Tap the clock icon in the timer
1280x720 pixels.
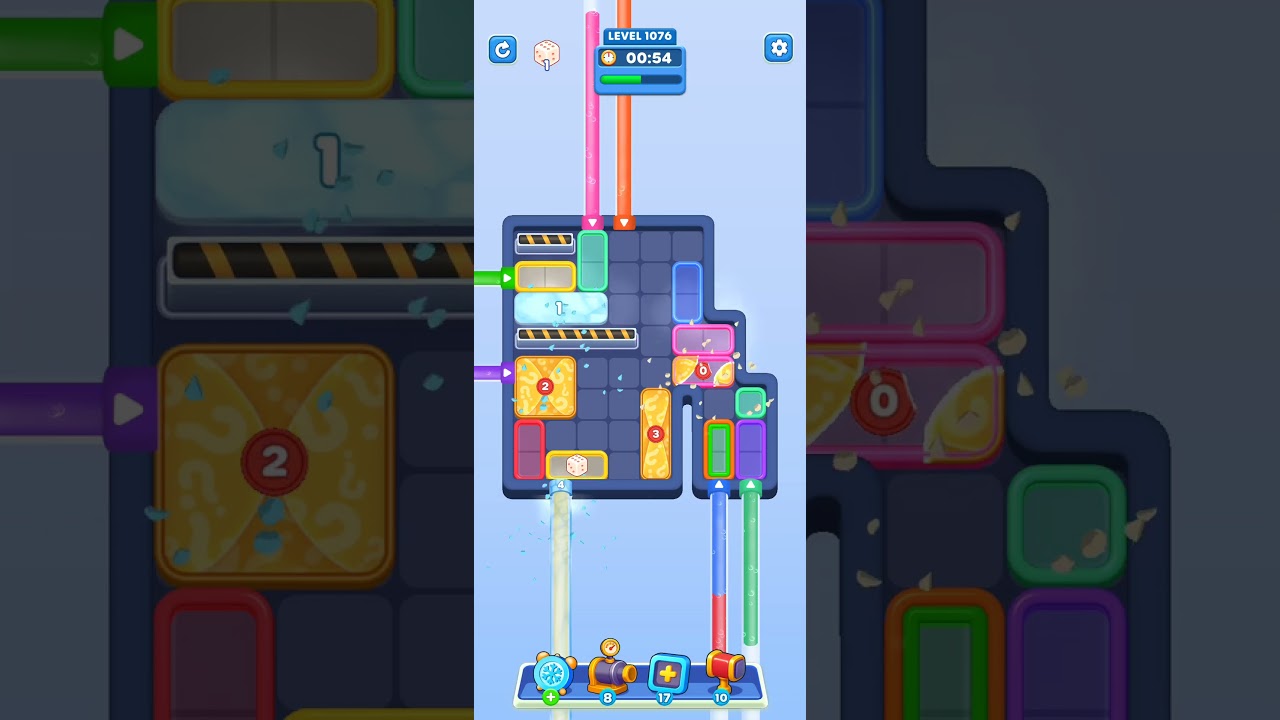tap(609, 58)
